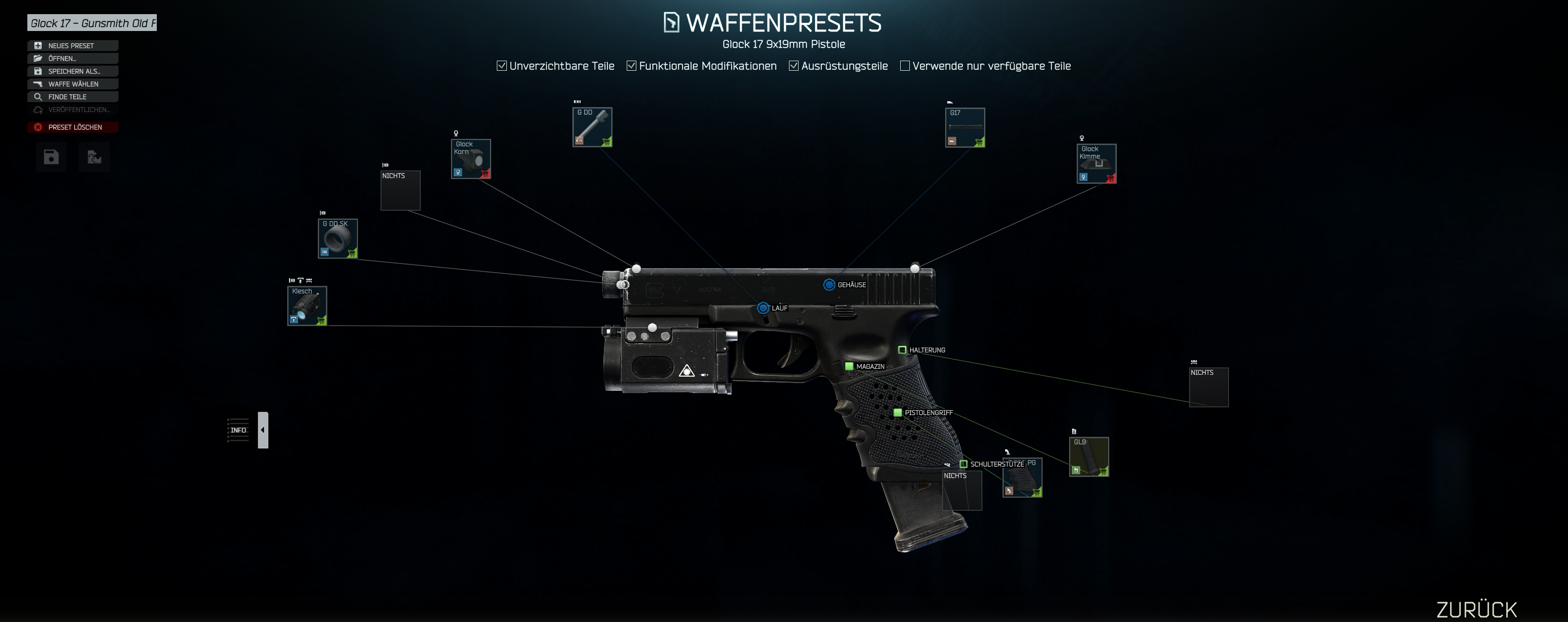Select the Glock Korn front sight slot
The width and height of the screenshot is (1568, 622).
point(470,159)
